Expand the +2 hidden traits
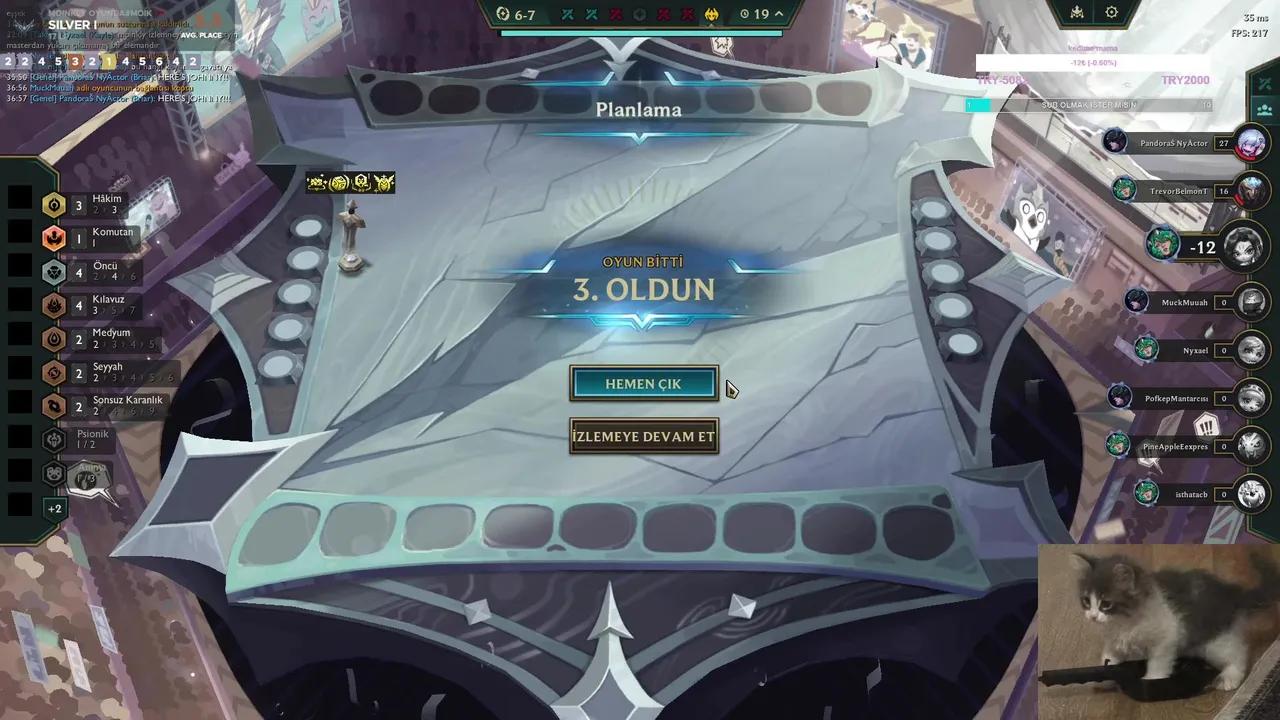This screenshot has height=720, width=1280. (55, 508)
